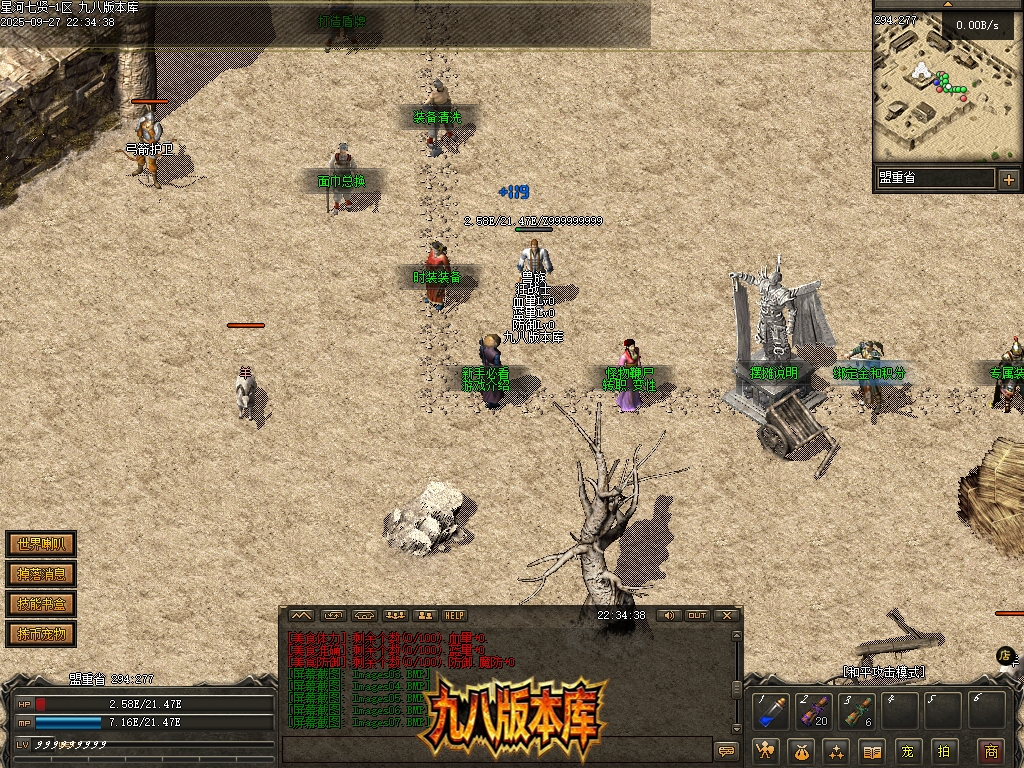Screen dimensions: 1024x768
Task: Open the 商 shop button
Action: [x=990, y=751]
